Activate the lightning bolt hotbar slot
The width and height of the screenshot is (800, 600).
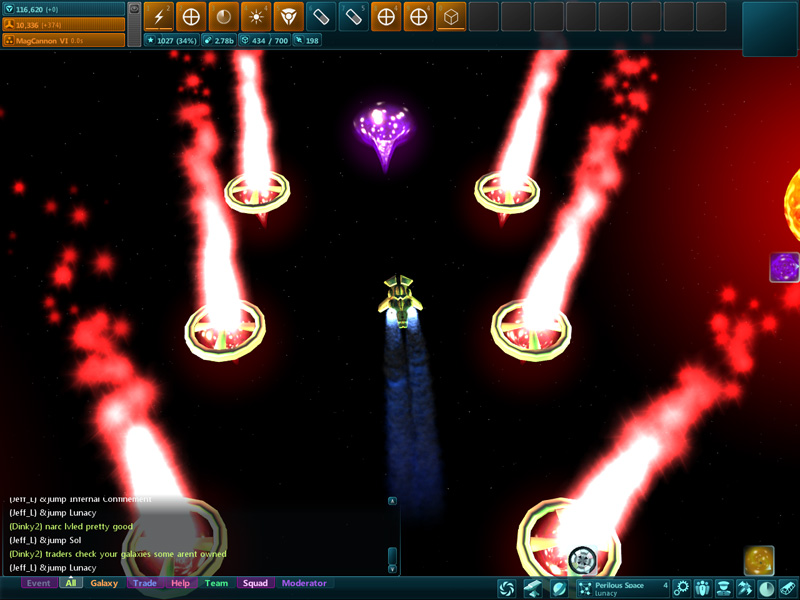[x=159, y=16]
